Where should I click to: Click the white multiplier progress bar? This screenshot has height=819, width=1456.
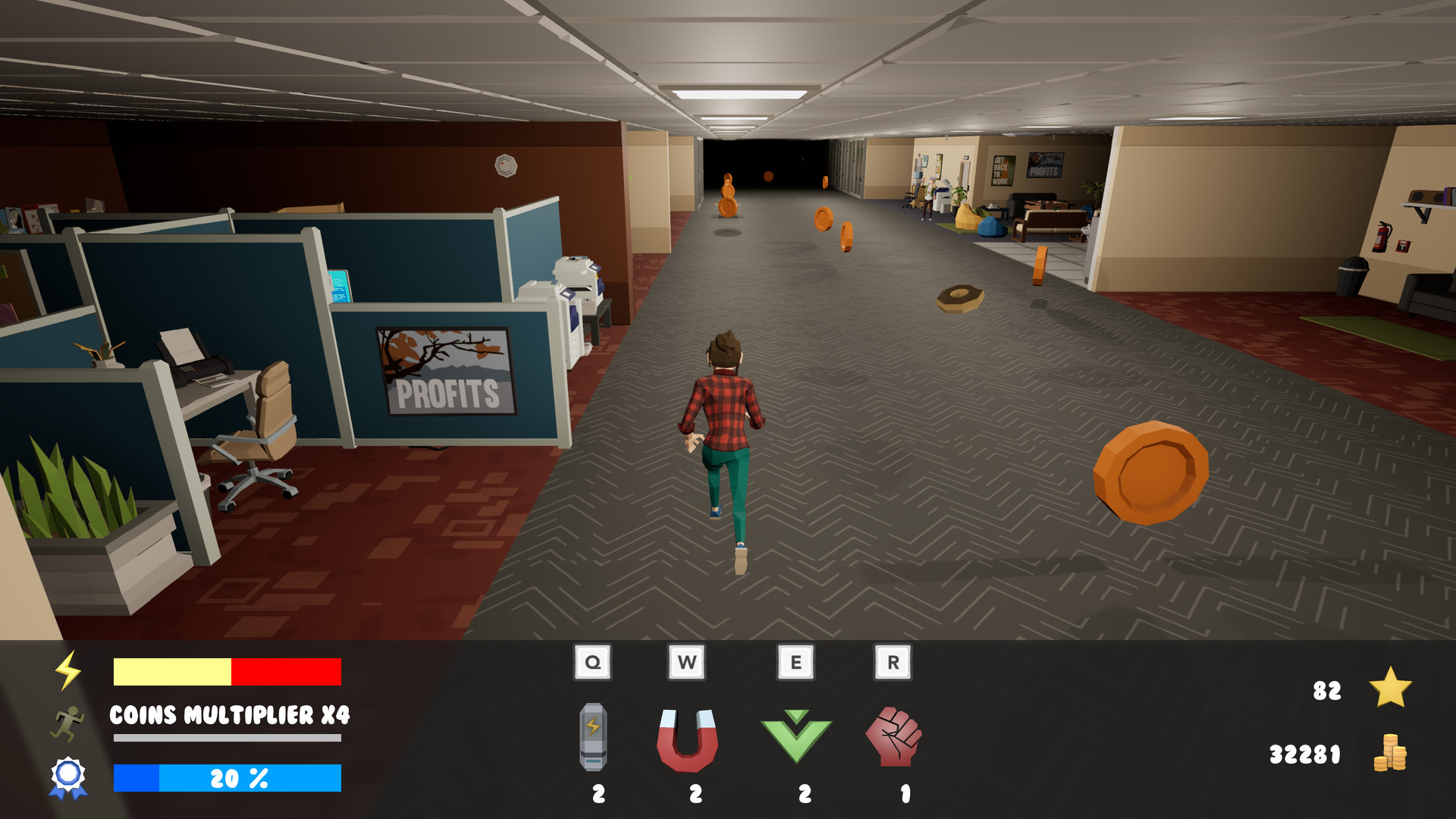(227, 738)
